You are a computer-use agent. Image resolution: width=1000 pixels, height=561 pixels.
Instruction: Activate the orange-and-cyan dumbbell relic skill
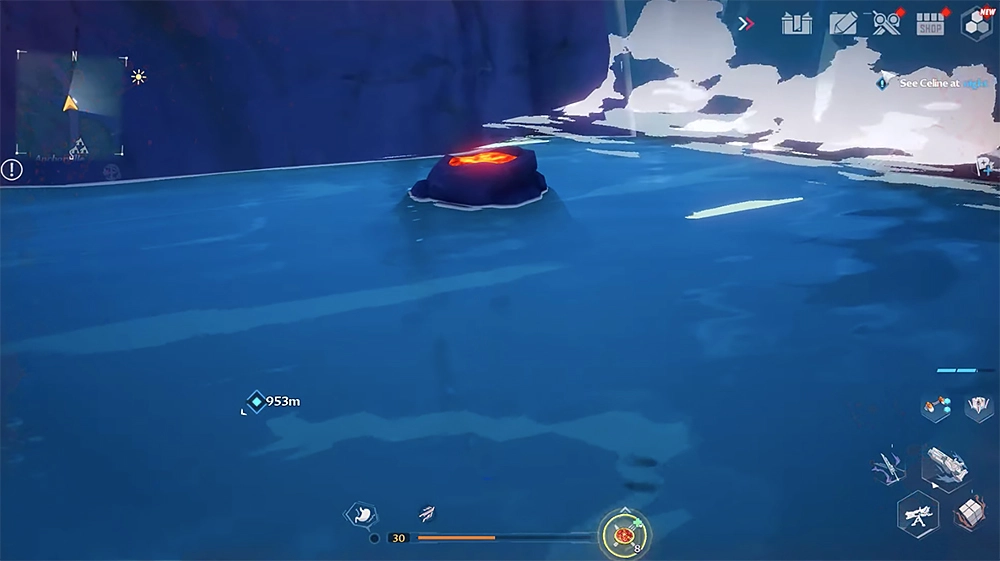point(937,407)
